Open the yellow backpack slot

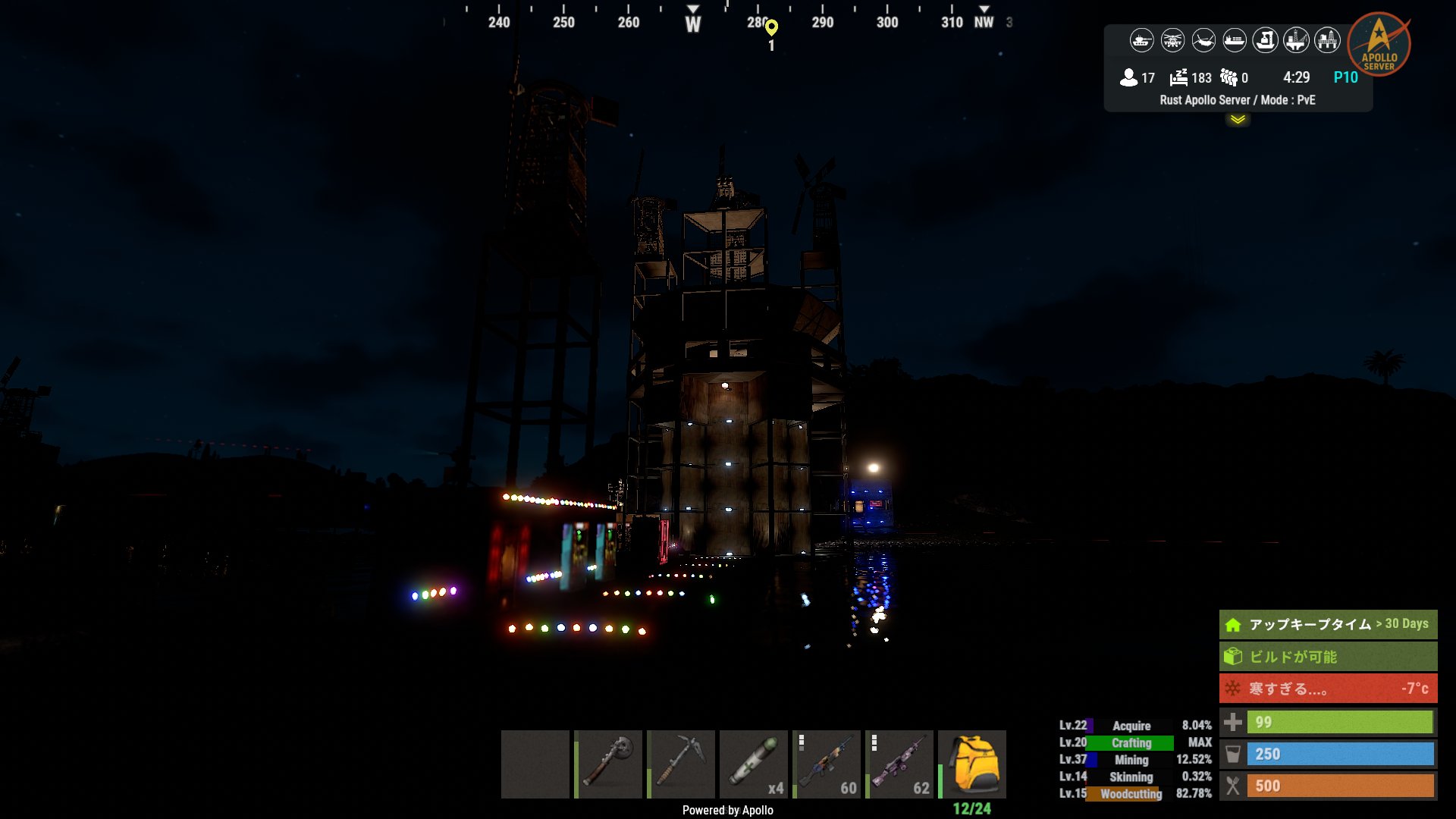[x=972, y=764]
